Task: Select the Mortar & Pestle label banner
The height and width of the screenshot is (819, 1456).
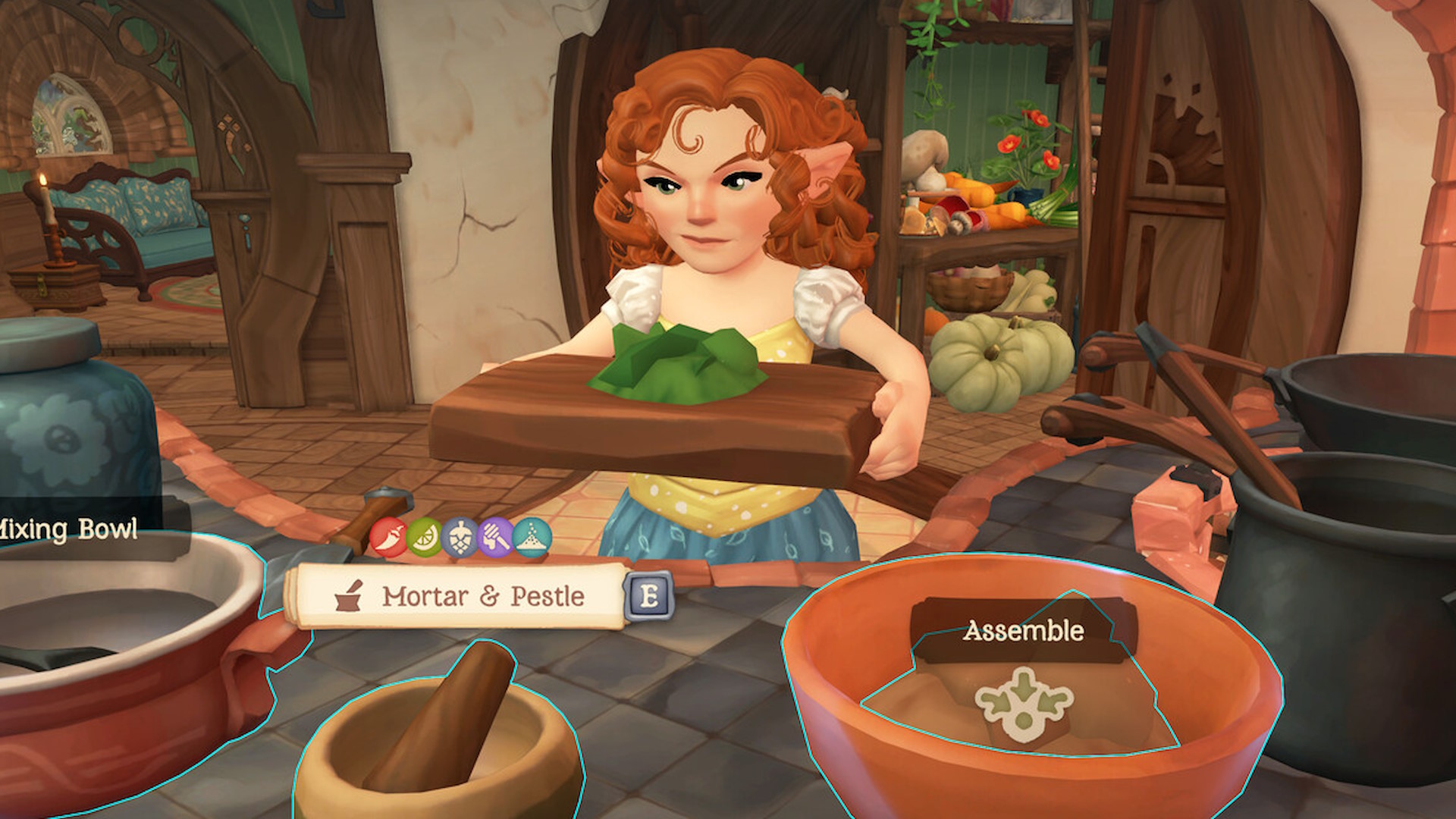Action: pos(460,597)
